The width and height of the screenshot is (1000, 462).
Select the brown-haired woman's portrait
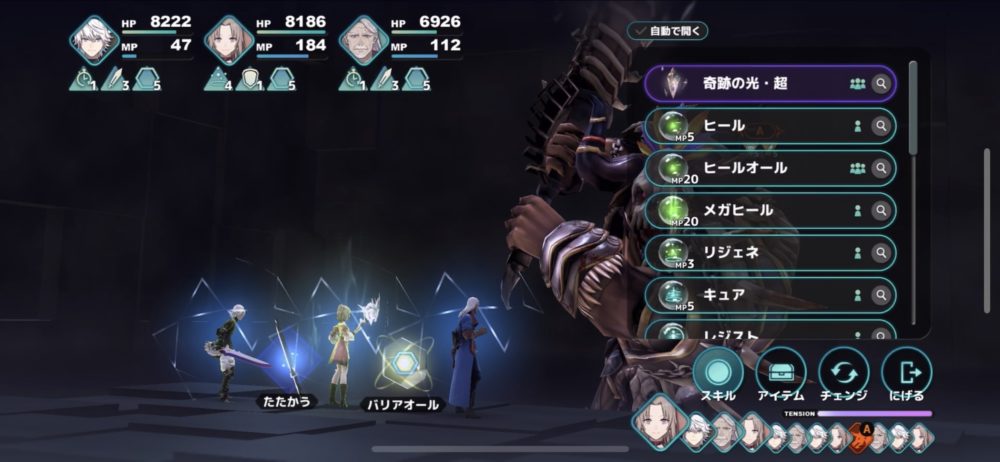[229, 40]
